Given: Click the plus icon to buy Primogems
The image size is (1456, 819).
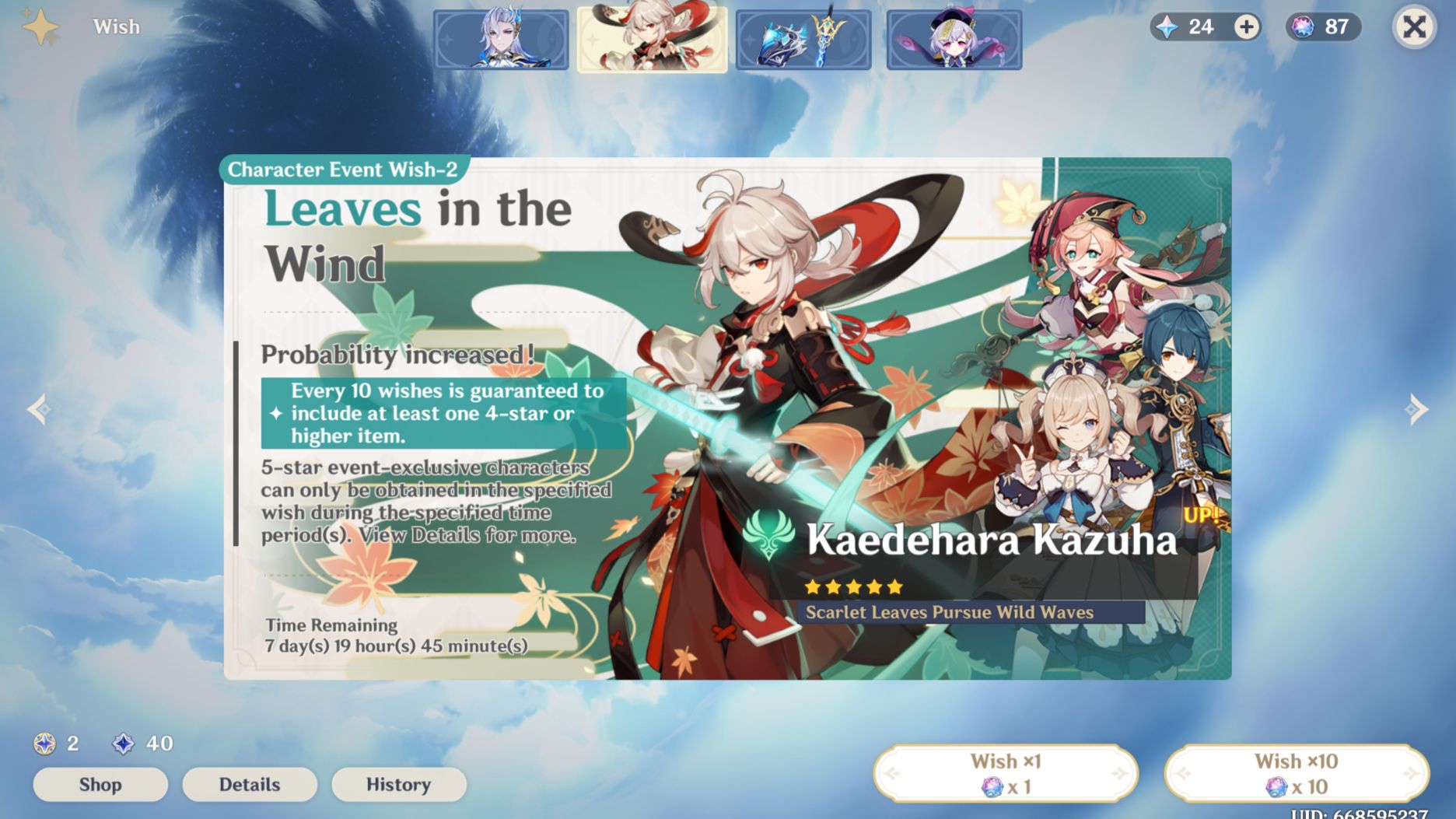Looking at the screenshot, I should coord(1248,26).
